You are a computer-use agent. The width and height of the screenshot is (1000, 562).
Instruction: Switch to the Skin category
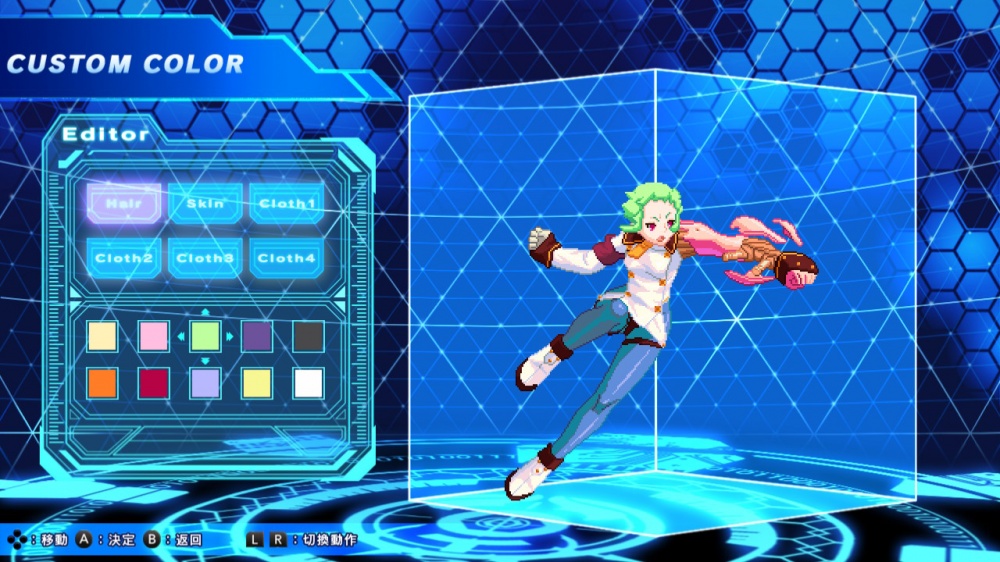pyautogui.click(x=205, y=203)
